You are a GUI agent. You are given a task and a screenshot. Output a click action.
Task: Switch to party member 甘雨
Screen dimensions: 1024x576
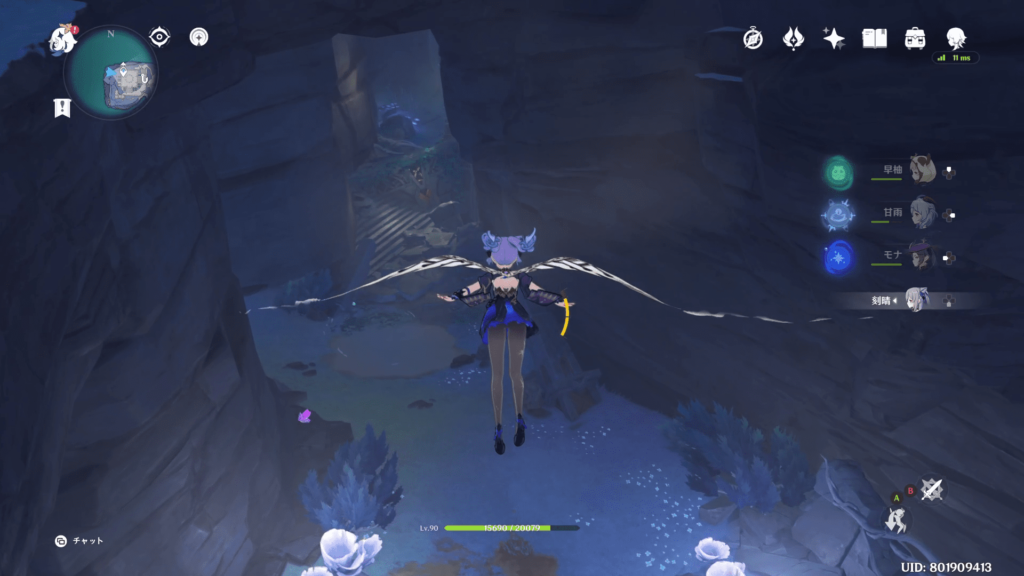(x=921, y=213)
